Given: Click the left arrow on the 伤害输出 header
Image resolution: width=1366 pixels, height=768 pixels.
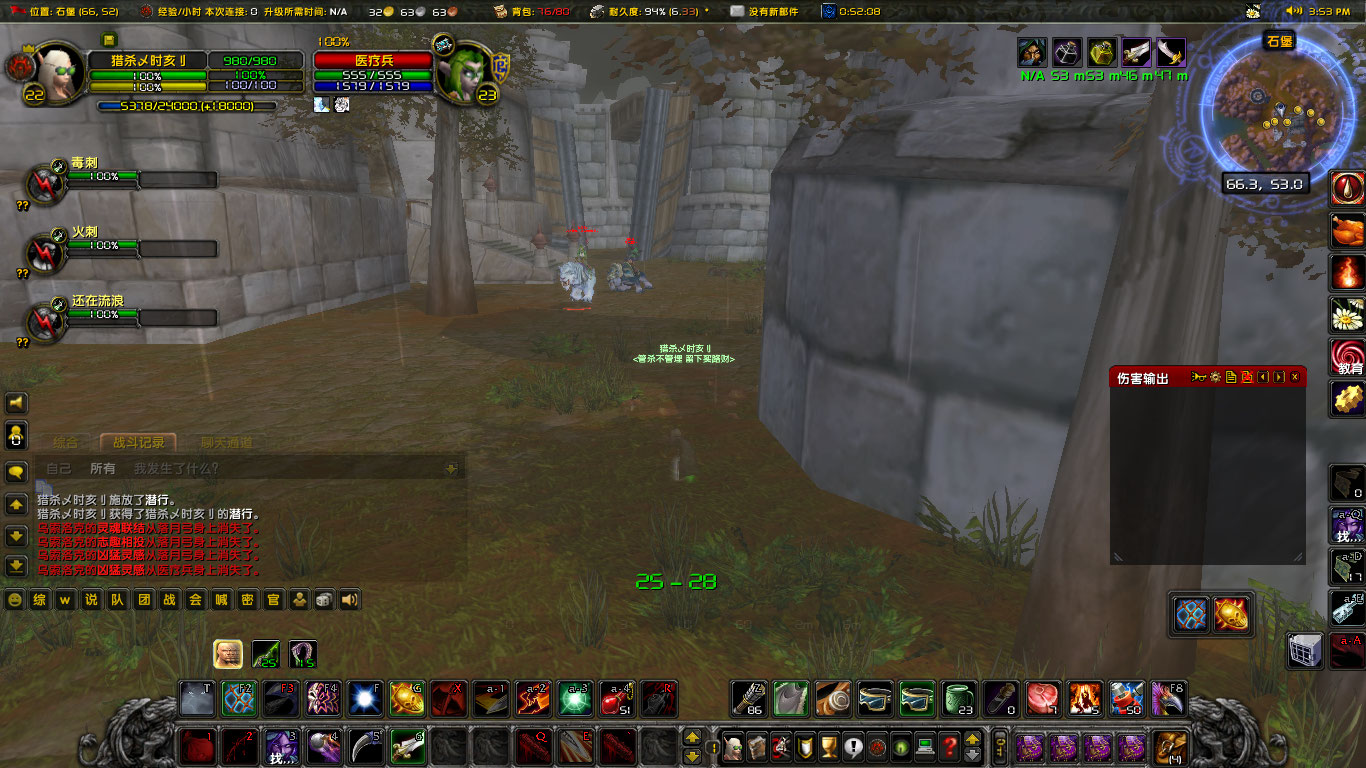Looking at the screenshot, I should pos(1263,377).
